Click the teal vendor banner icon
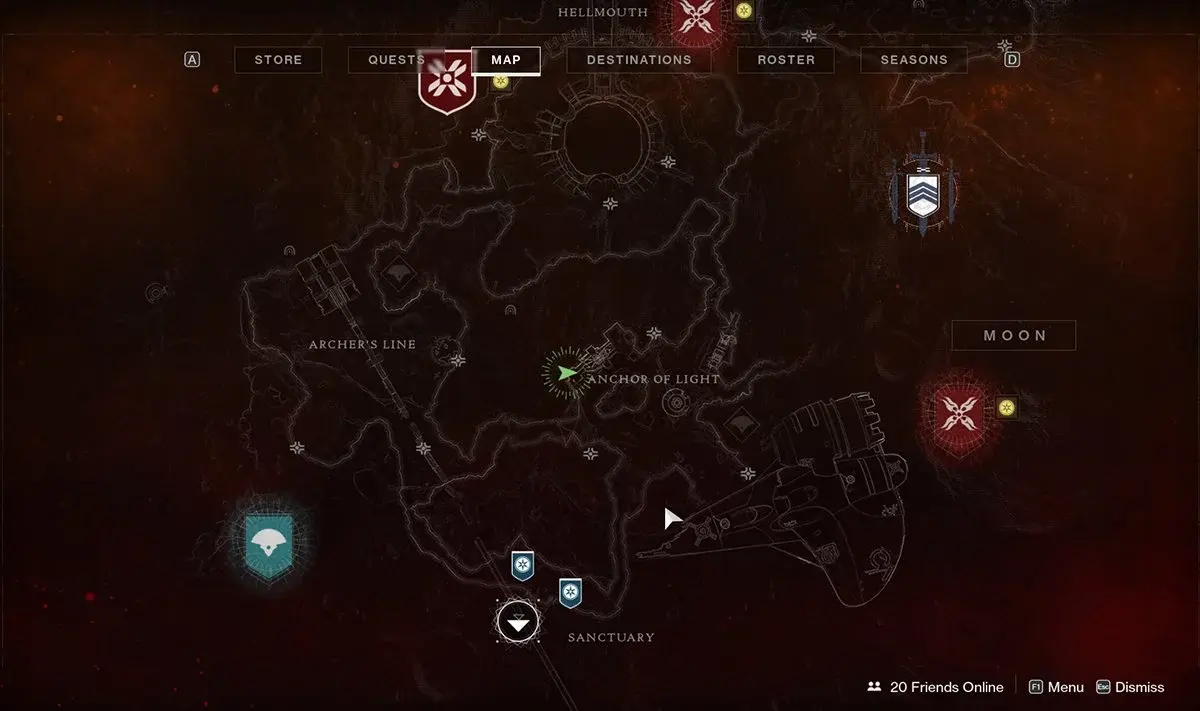 pyautogui.click(x=268, y=543)
